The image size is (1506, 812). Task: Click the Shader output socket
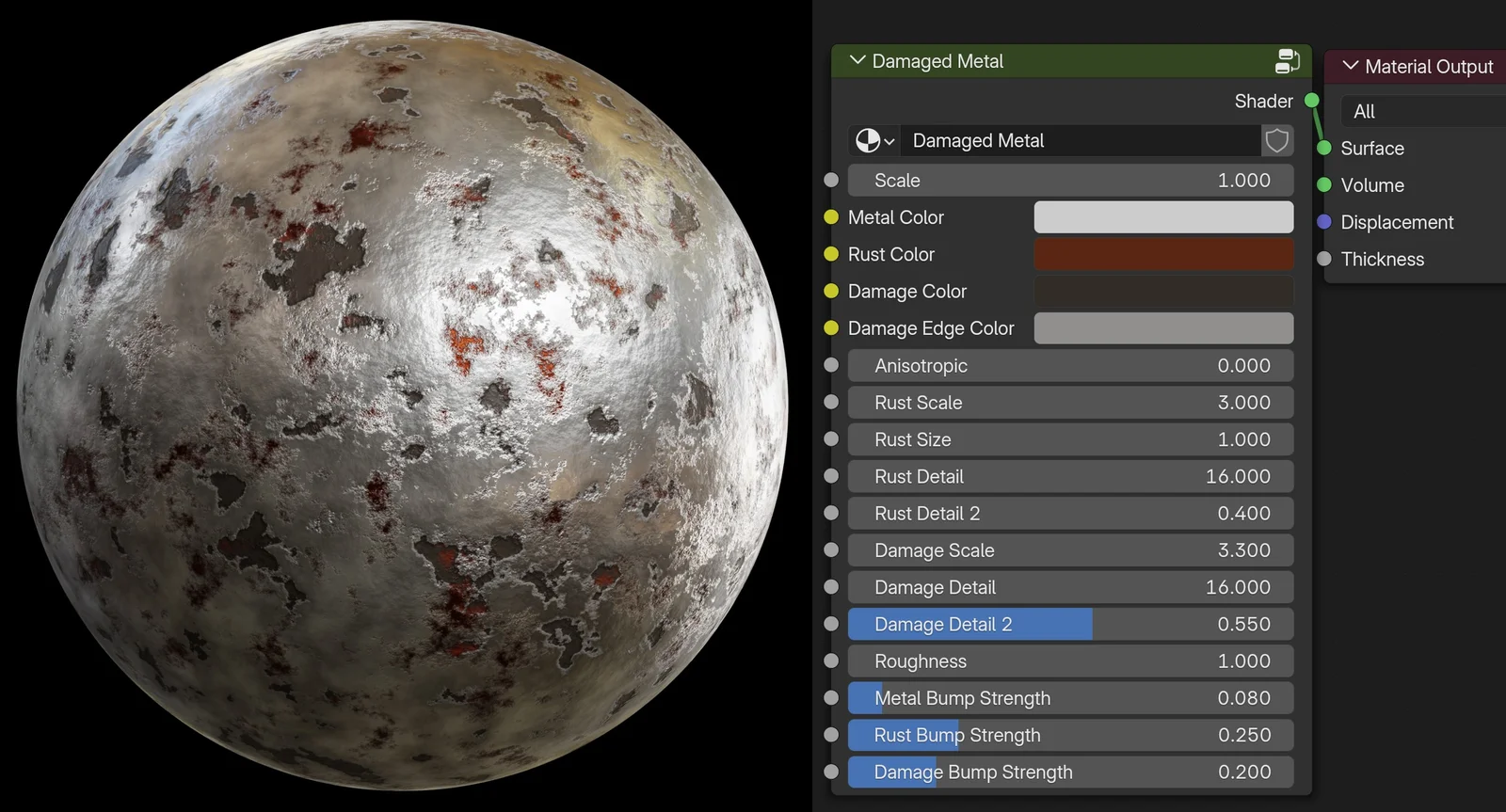point(1311,101)
